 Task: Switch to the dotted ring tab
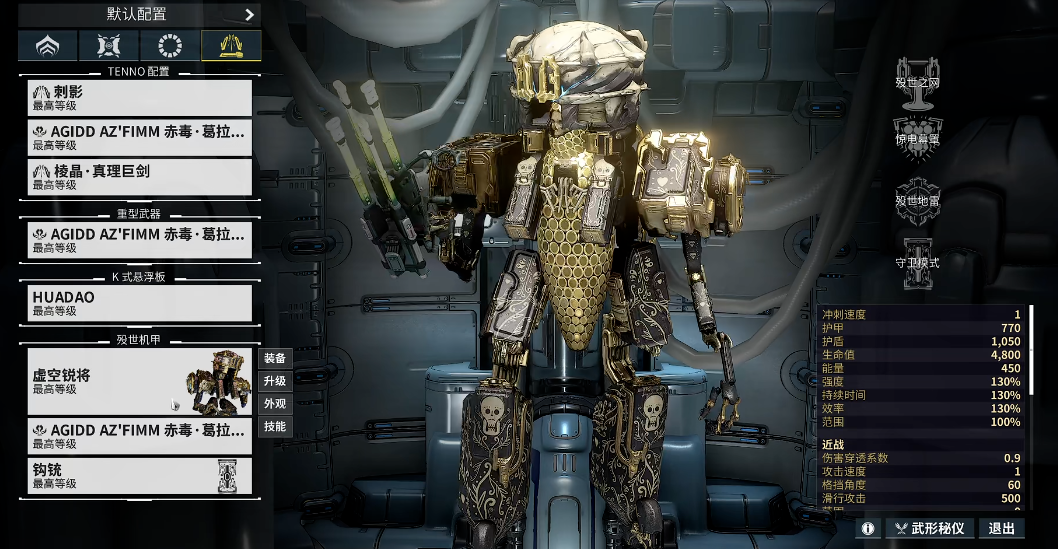[x=169, y=46]
